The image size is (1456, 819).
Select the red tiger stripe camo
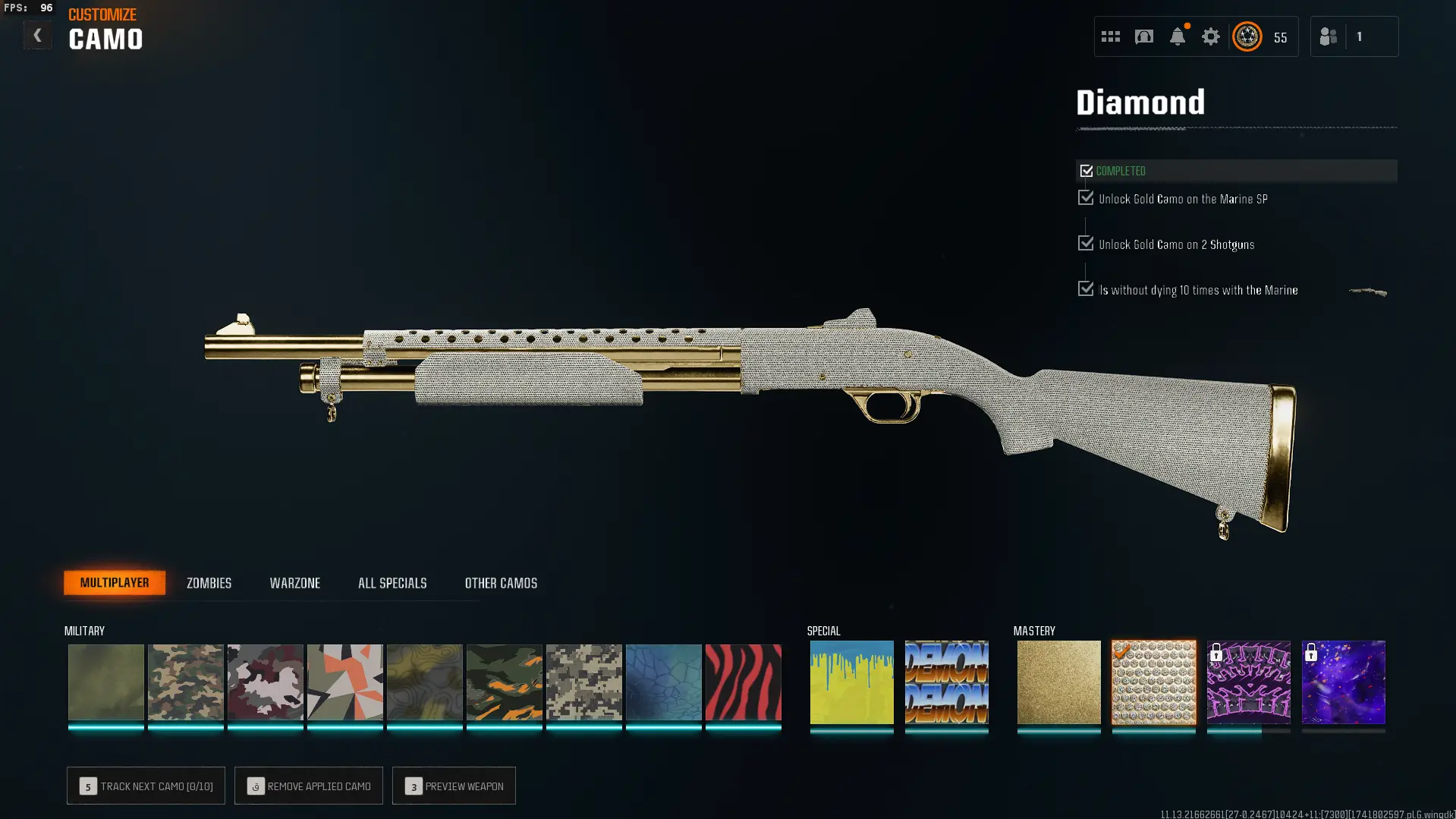[743, 682]
